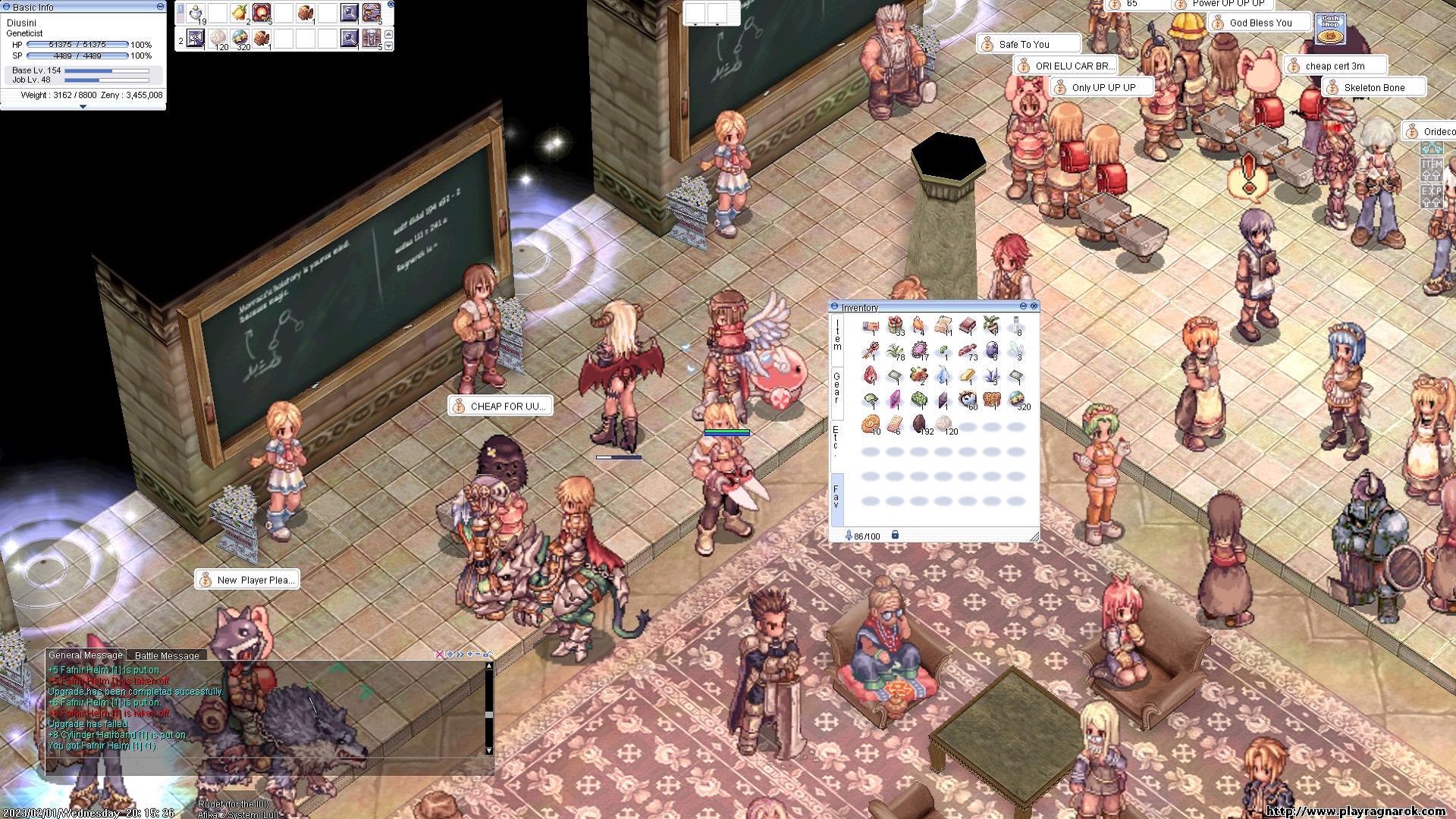This screenshot has height=819, width=1456.
Task: Open the Gear tab in Inventory
Action: tap(836, 386)
